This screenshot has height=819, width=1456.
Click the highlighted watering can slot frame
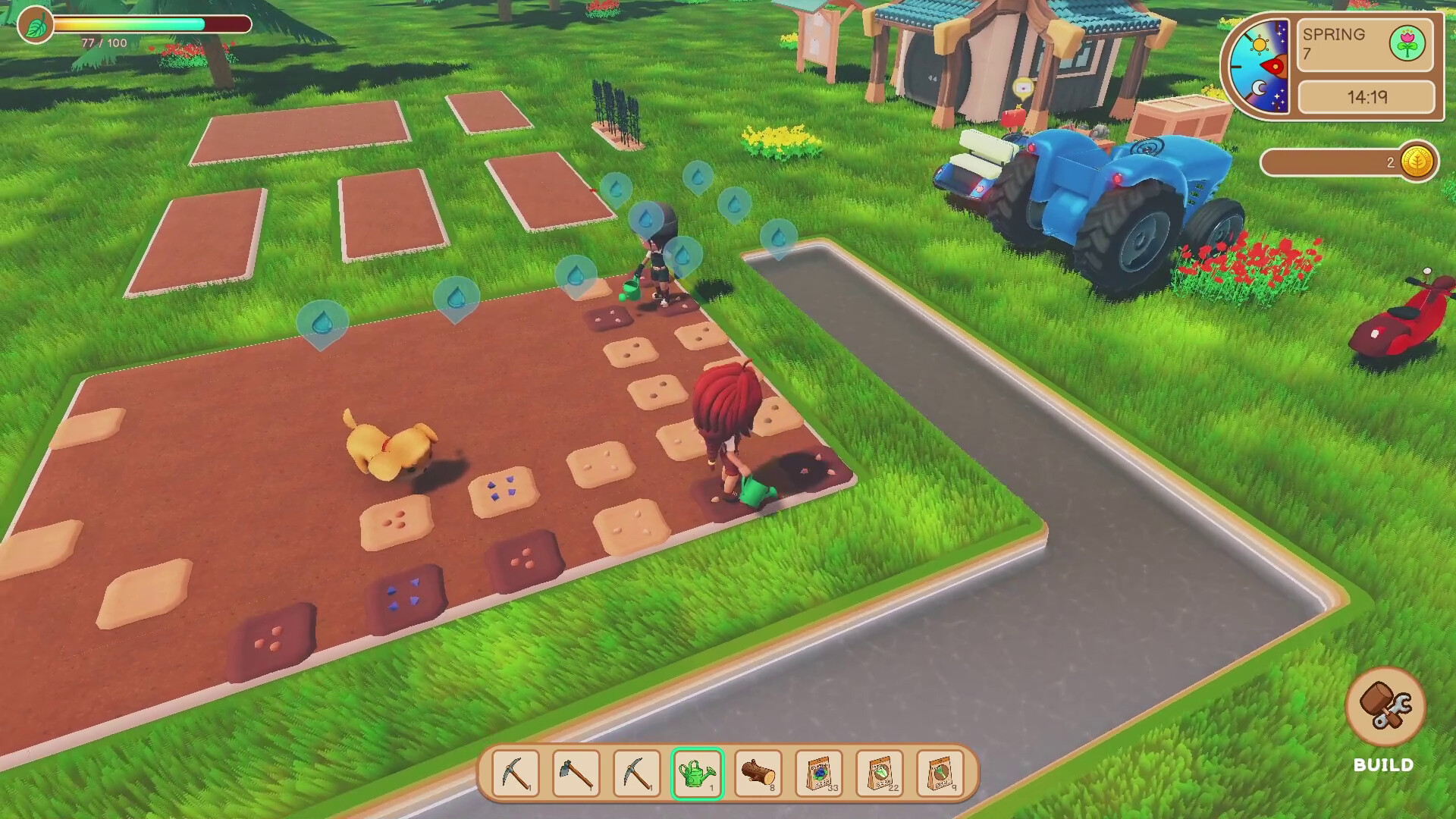pyautogui.click(x=698, y=770)
